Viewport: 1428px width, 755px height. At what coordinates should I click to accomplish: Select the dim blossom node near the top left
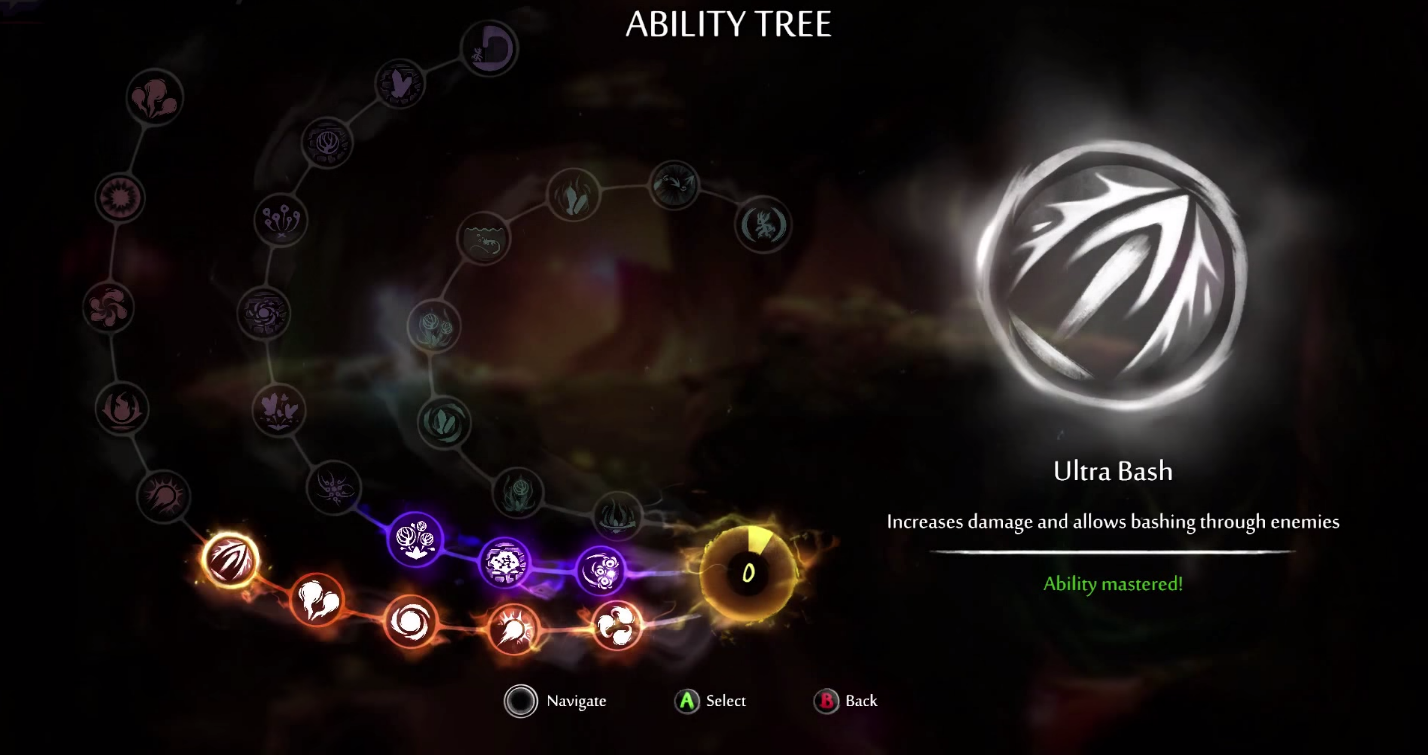[x=155, y=95]
